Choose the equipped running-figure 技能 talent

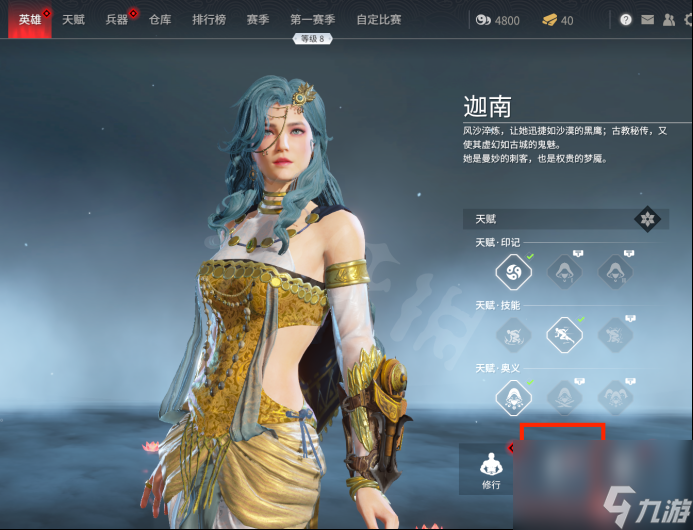[564, 334]
